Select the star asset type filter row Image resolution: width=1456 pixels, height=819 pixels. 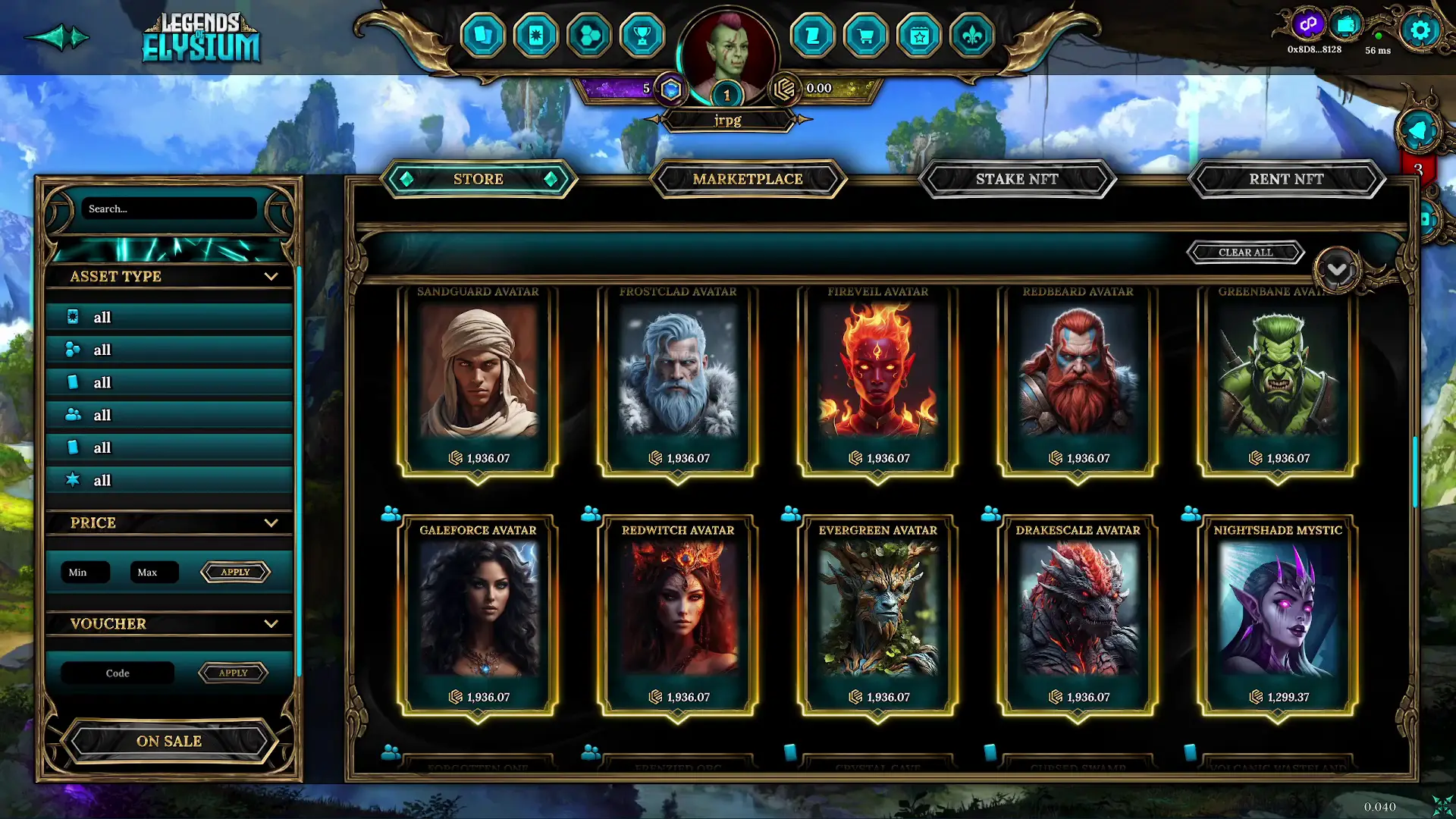[x=168, y=480]
